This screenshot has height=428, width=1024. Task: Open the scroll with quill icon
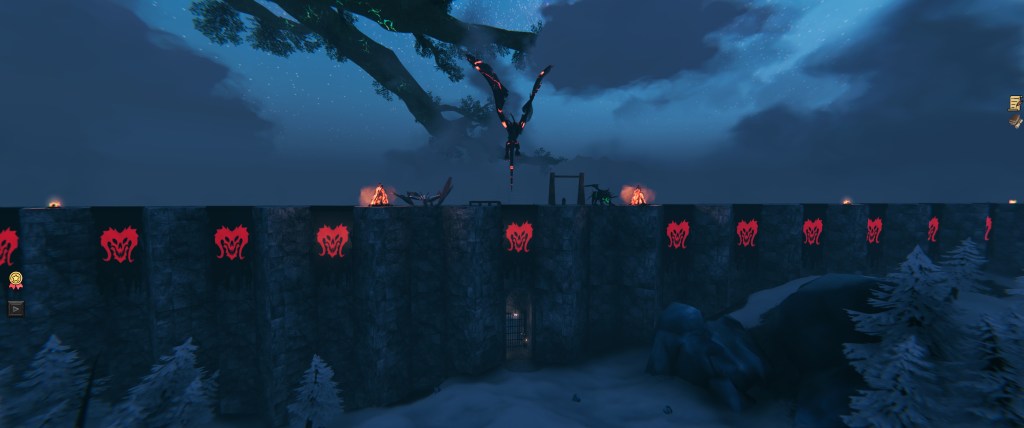1015,102
